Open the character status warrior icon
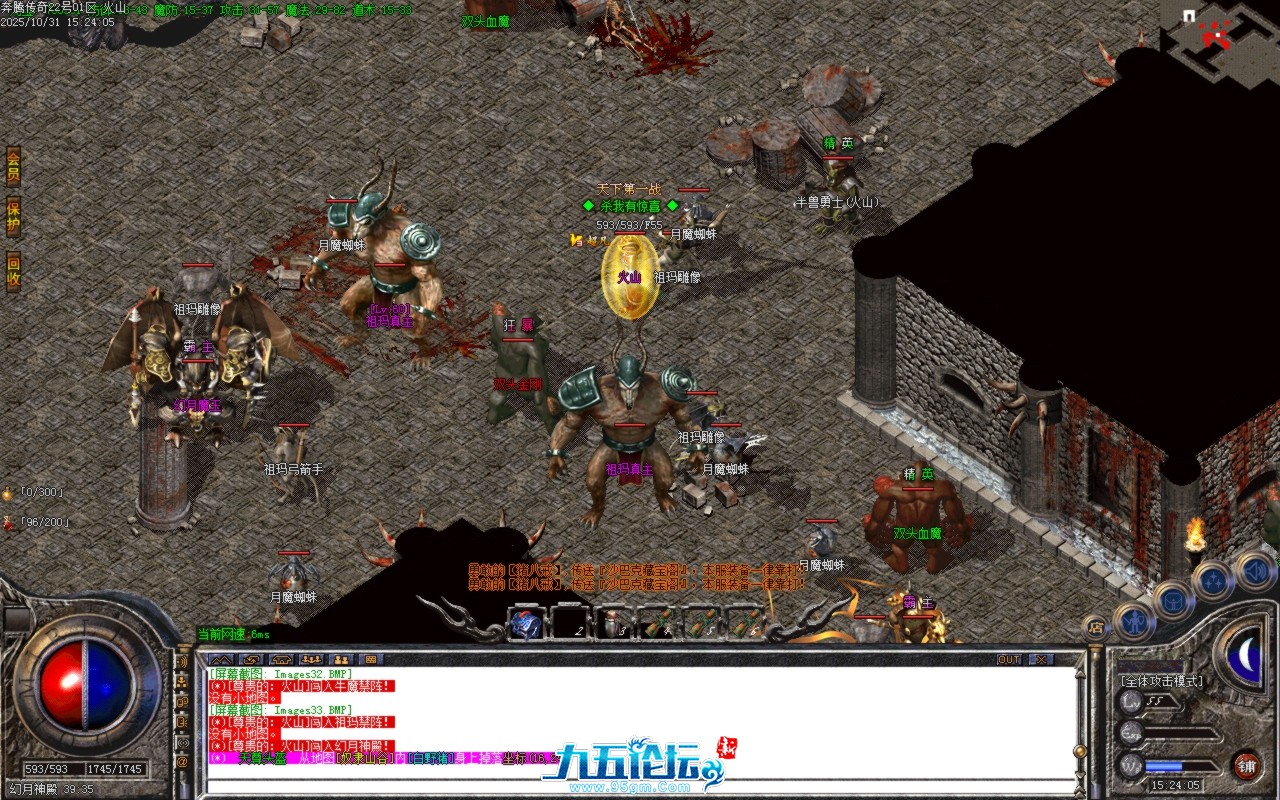The height and width of the screenshot is (800, 1280). coord(1134,622)
